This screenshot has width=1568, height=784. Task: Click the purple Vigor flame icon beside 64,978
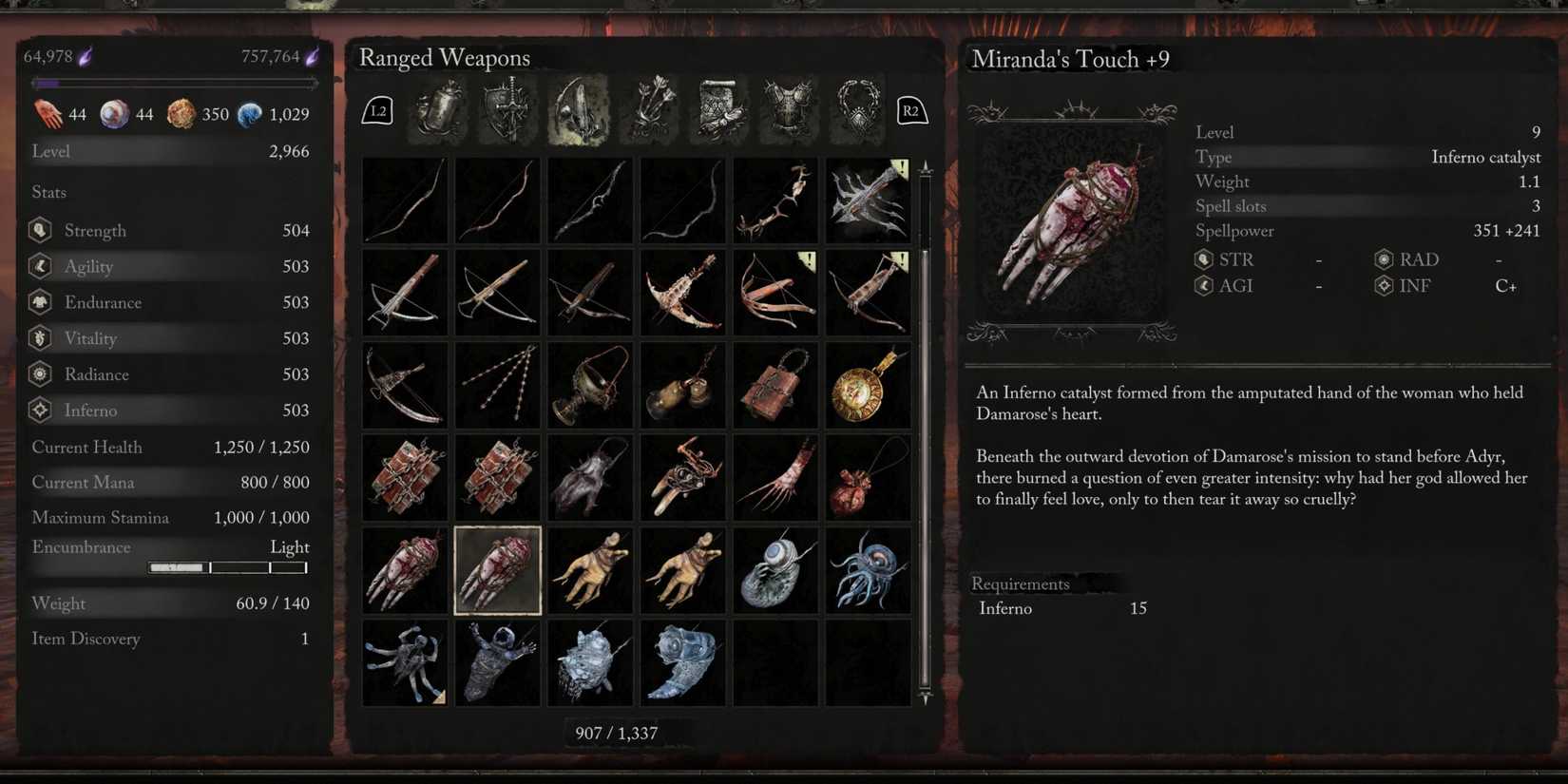pos(86,55)
